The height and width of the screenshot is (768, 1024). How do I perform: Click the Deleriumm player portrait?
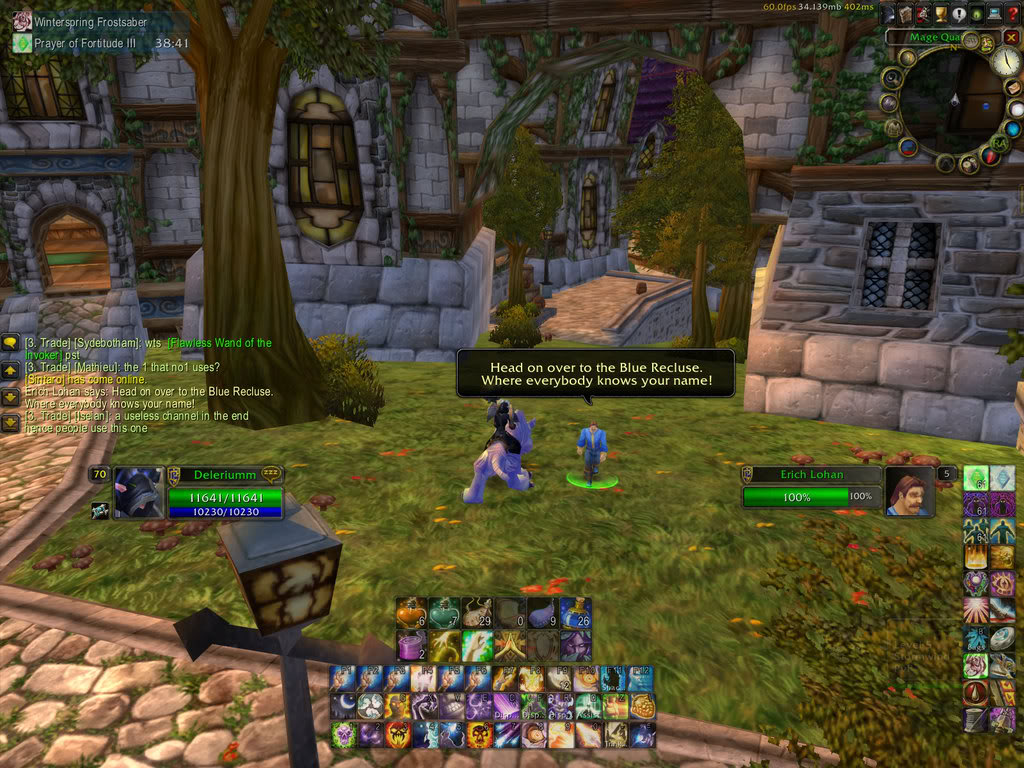[138, 491]
